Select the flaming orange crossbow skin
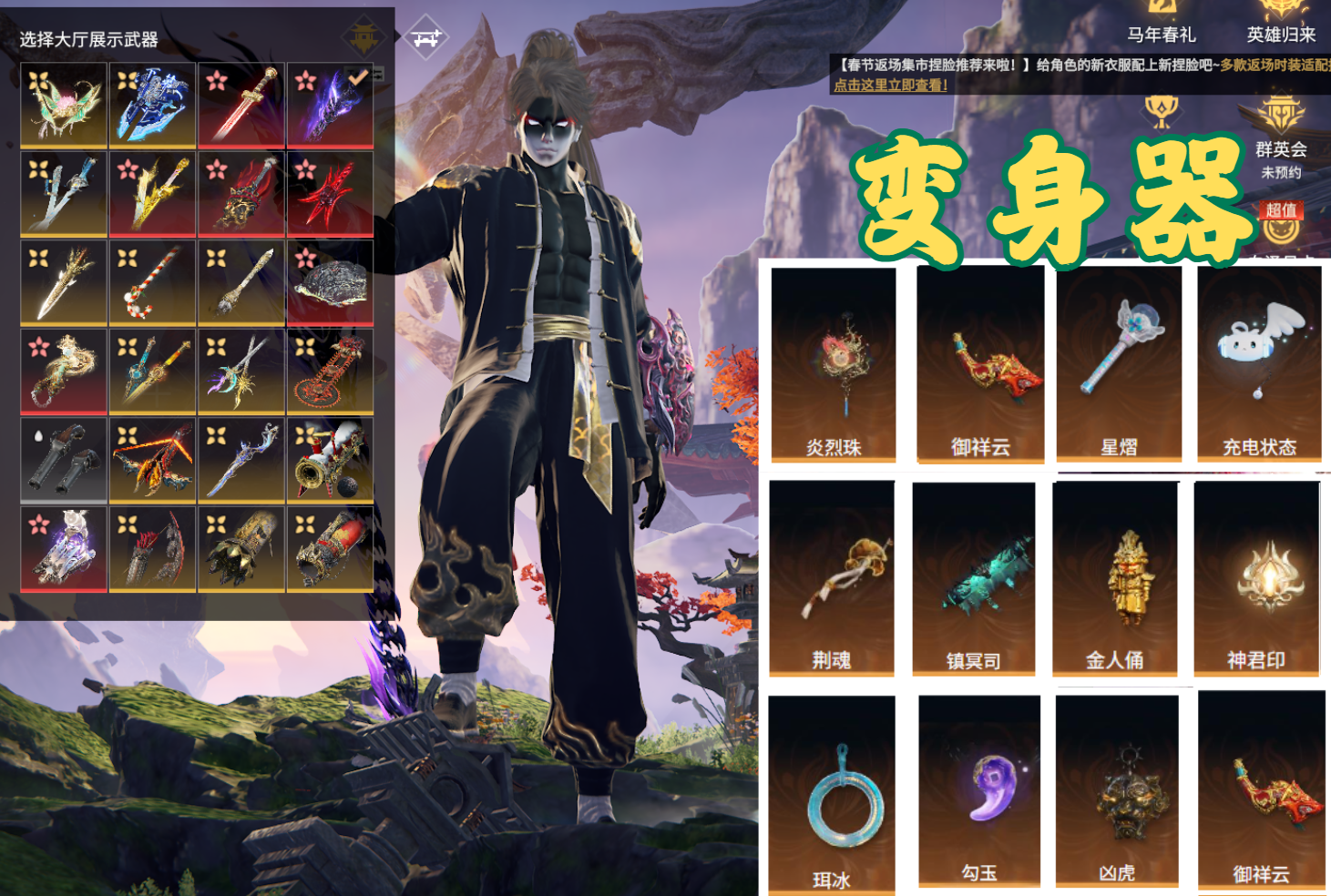Viewport: 1331px width, 896px height. (x=152, y=460)
